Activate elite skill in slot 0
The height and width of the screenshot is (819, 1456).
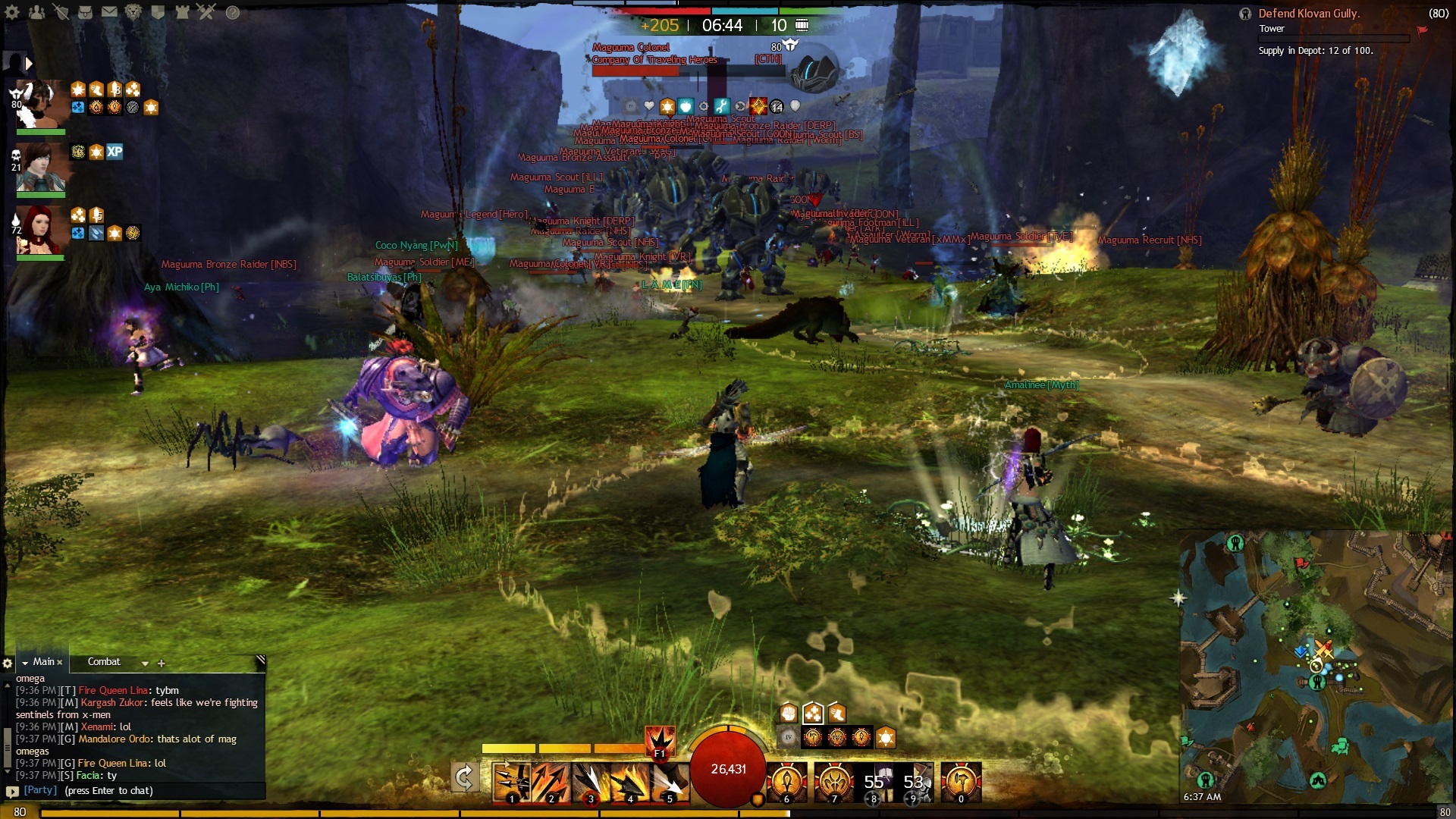coord(961,783)
